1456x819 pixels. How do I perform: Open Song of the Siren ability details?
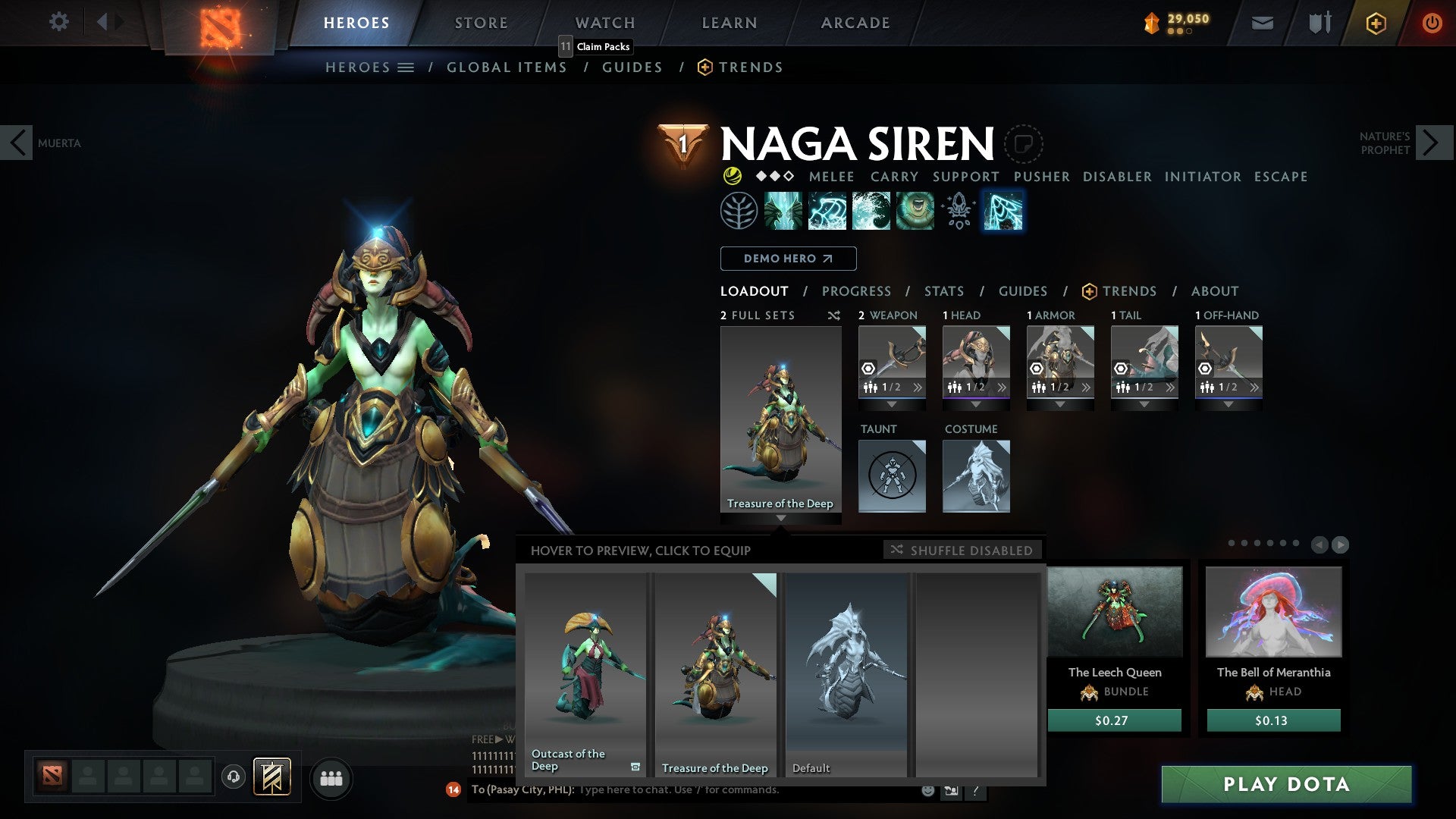(915, 211)
